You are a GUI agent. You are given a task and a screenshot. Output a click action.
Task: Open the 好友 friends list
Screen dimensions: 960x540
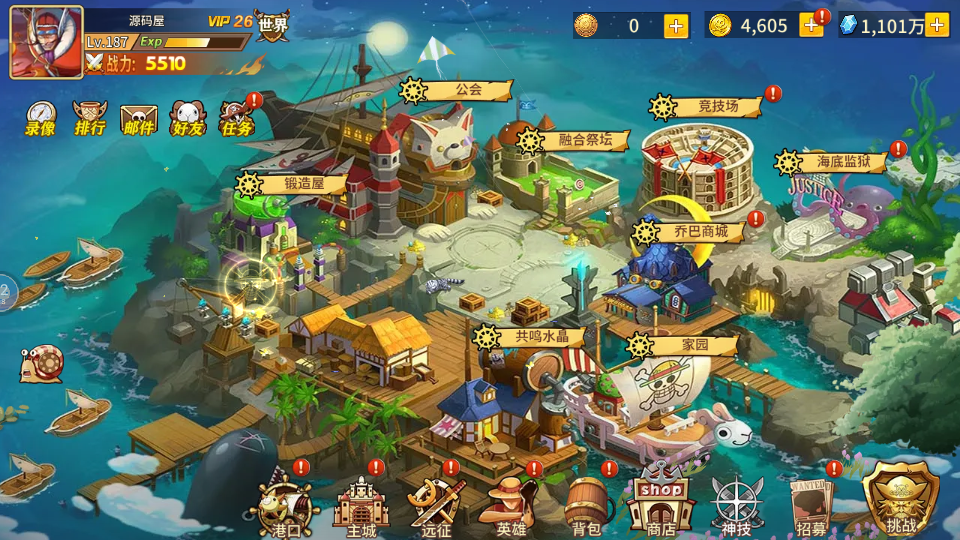[187, 118]
